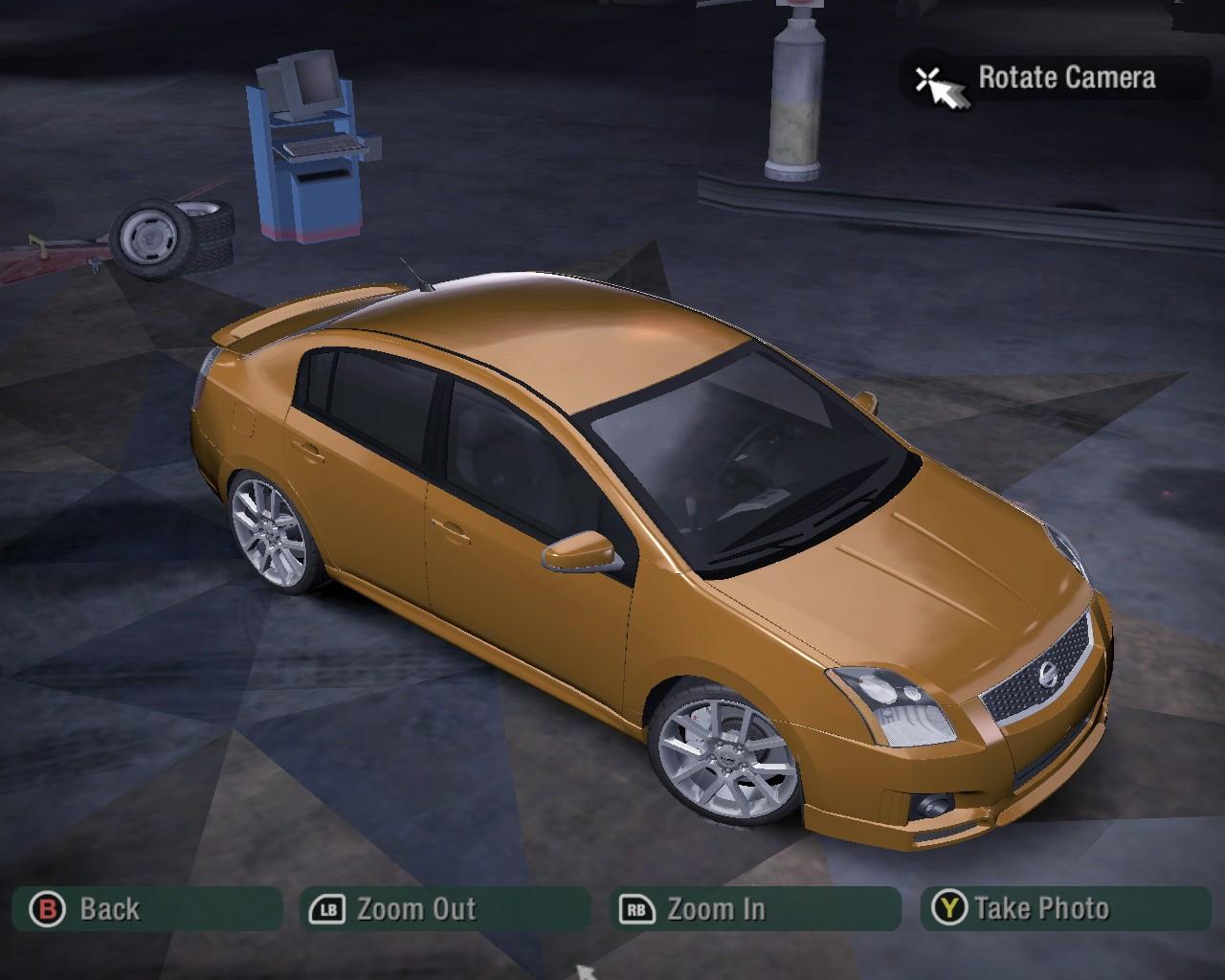Select the Zoom In button

[x=754, y=908]
